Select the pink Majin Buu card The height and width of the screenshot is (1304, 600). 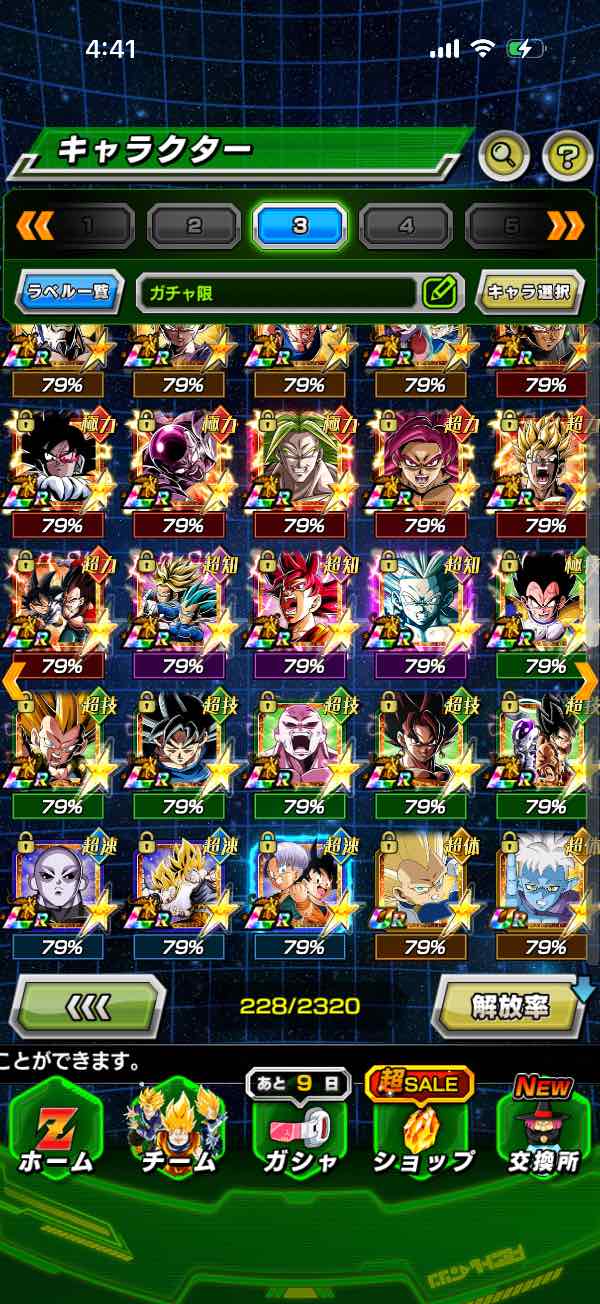(302, 742)
